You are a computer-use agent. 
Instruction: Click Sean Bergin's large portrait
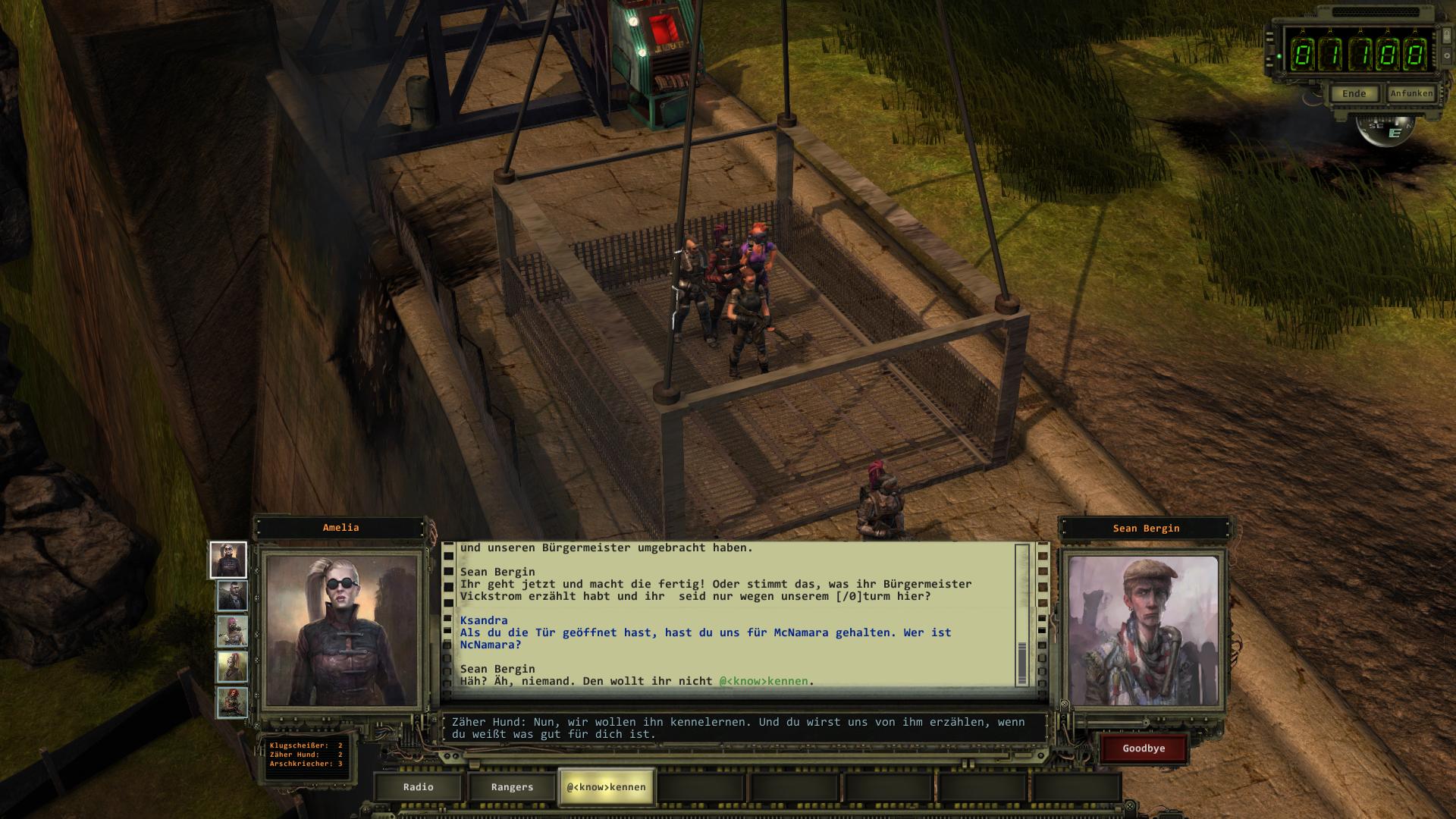click(x=1143, y=631)
